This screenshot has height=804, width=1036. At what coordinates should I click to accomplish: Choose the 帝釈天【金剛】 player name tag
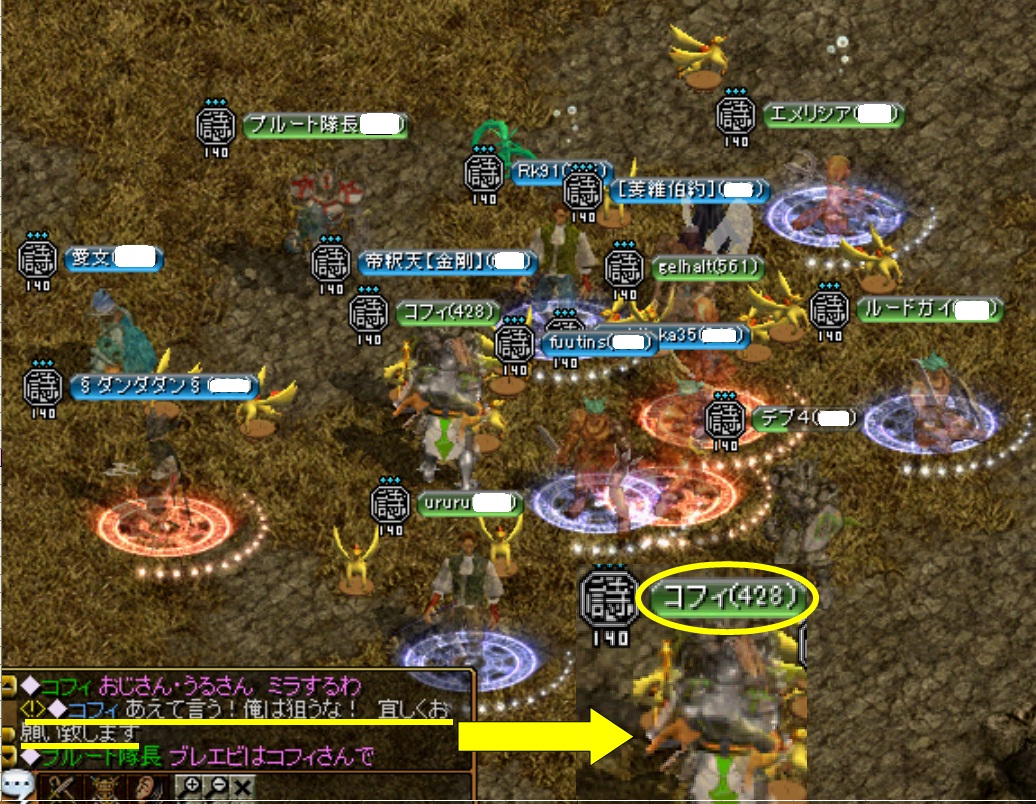[447, 262]
